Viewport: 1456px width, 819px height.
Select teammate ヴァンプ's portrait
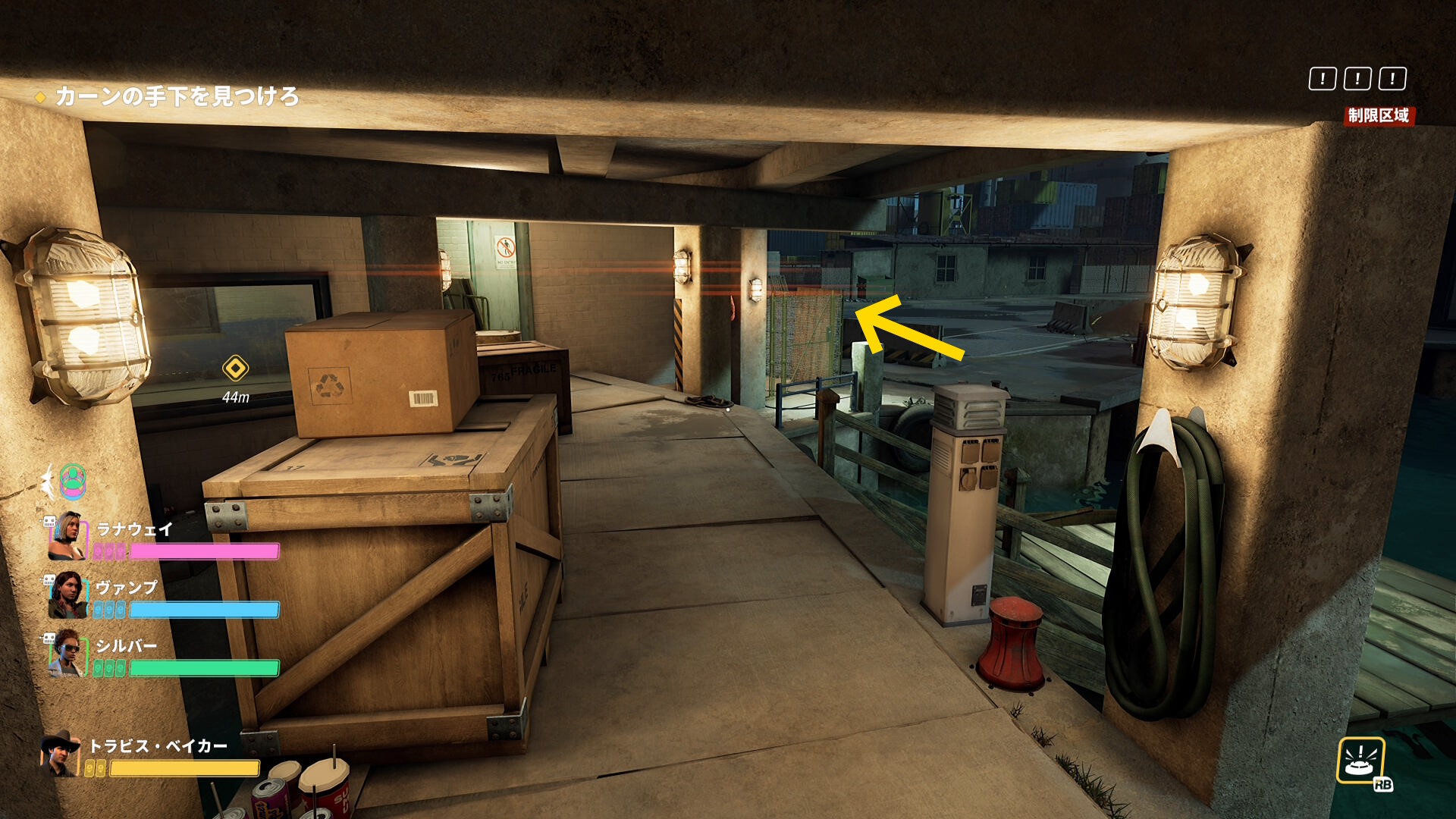click(x=67, y=595)
